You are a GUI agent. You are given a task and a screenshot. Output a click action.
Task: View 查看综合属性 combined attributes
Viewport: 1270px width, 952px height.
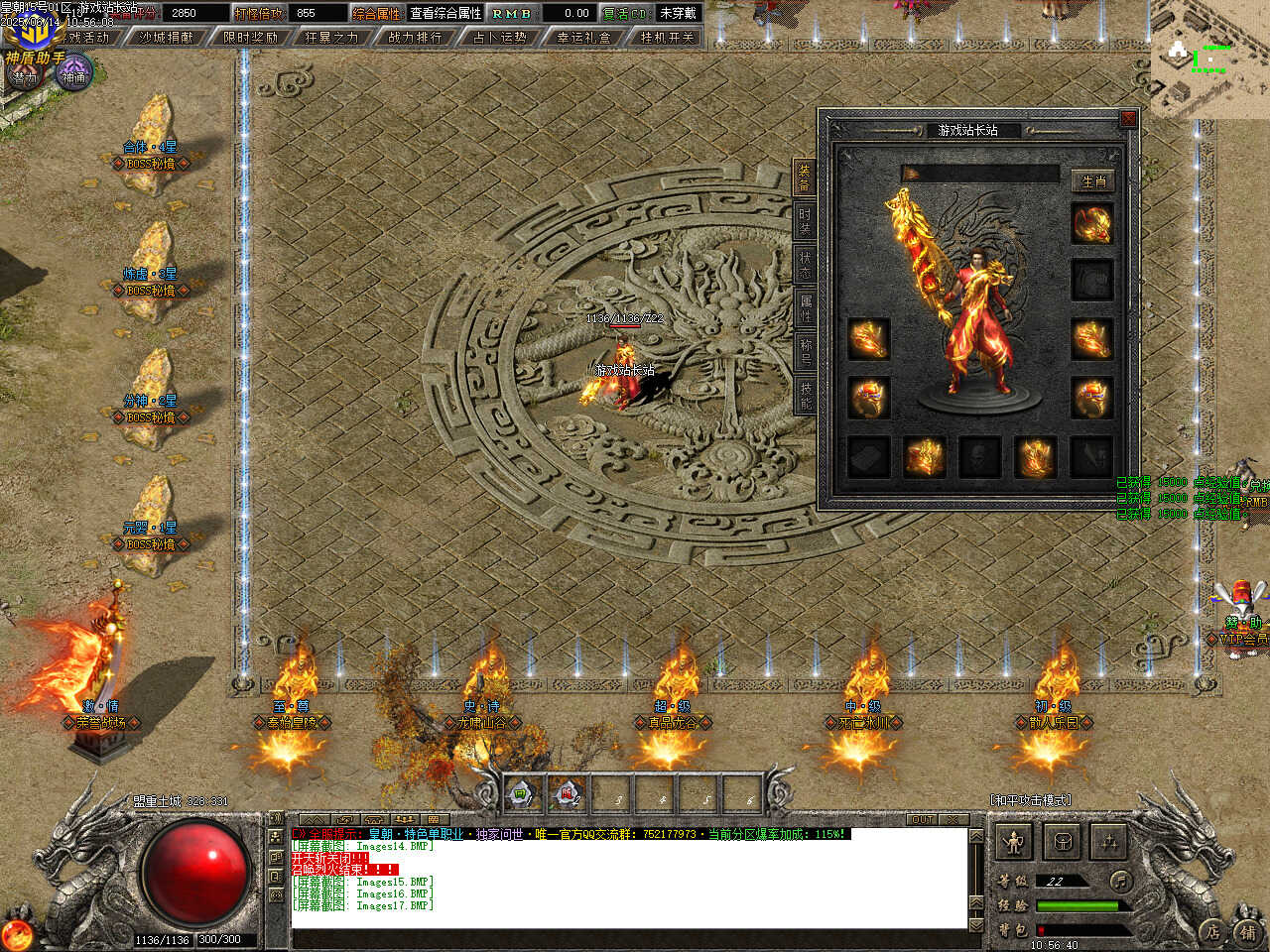445,13
